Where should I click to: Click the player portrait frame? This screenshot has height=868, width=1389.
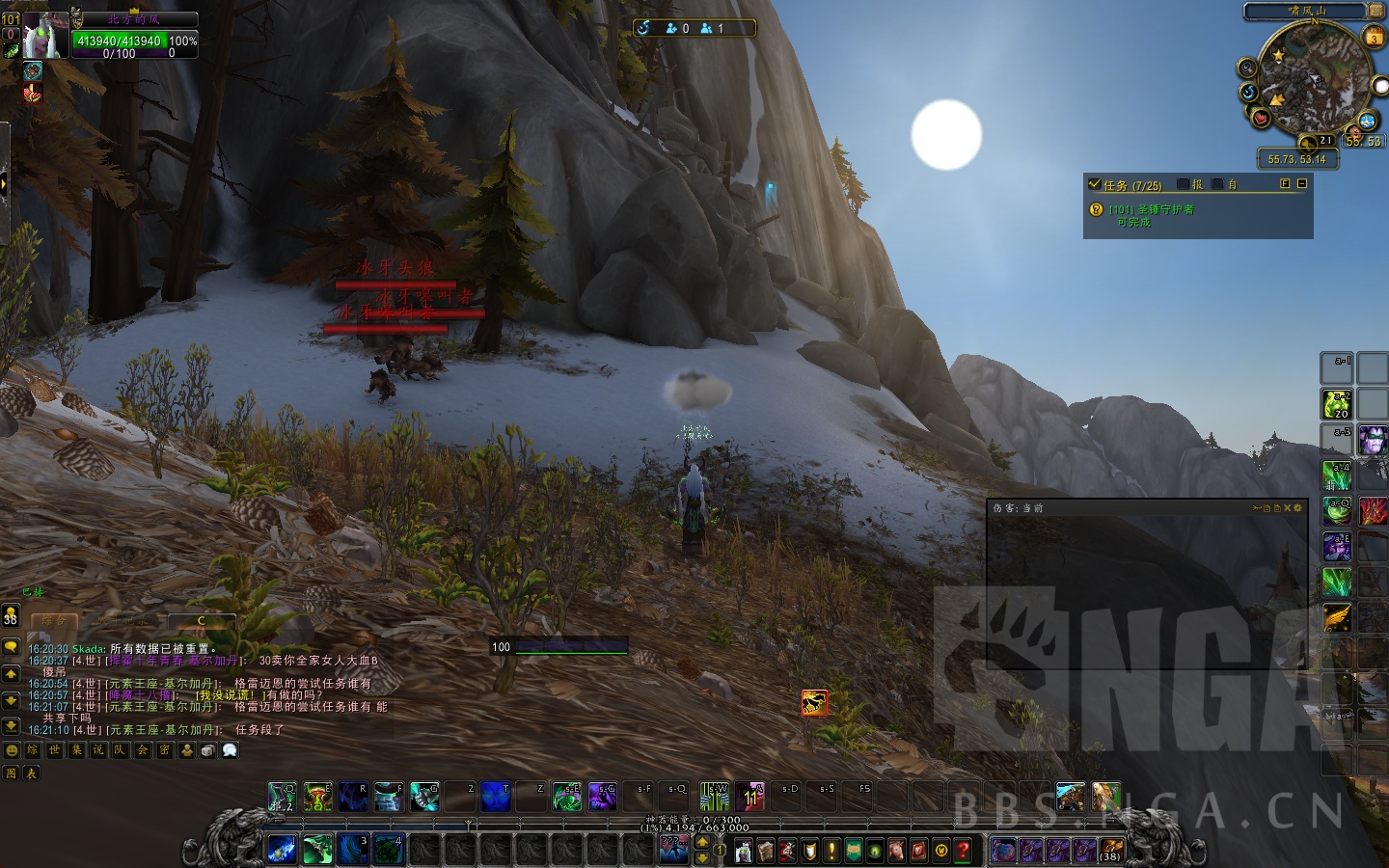44,36
